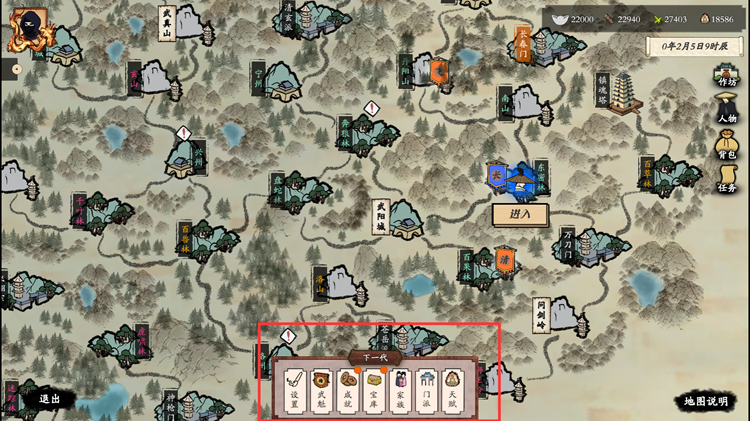
Task: Open the 背包 backpack
Action: [x=727, y=147]
